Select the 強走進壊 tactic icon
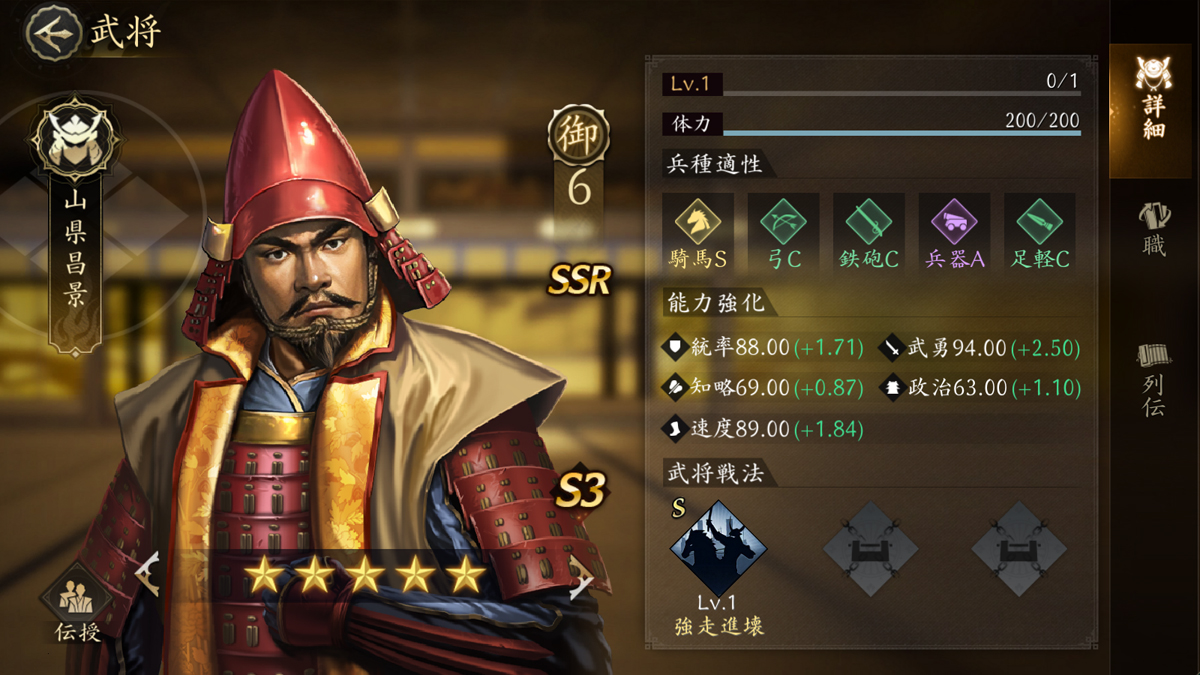The image size is (1200, 675). tap(718, 548)
